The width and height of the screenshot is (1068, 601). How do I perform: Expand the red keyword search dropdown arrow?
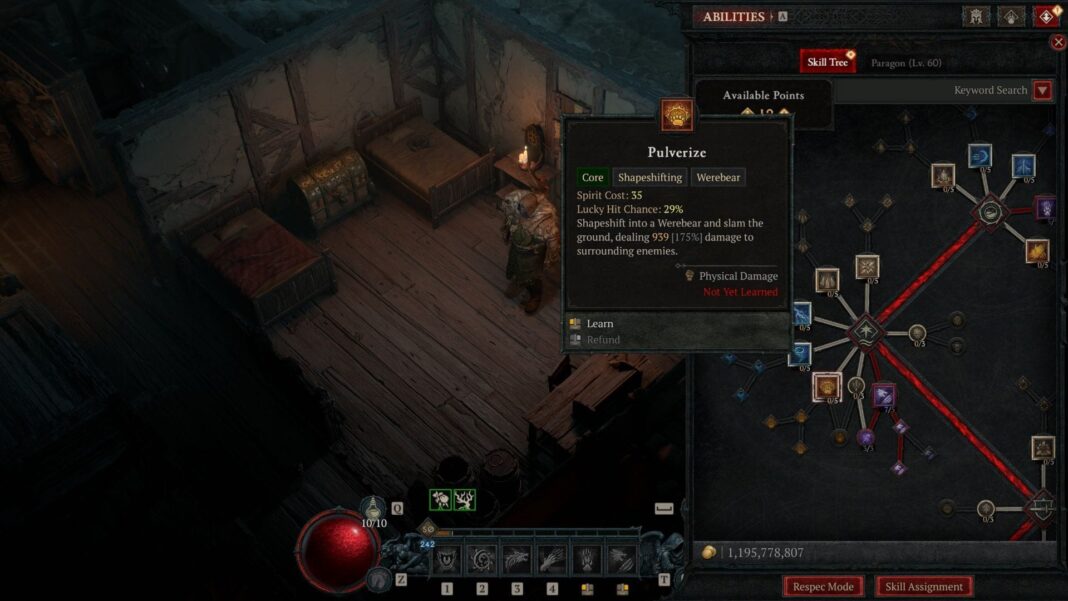point(1042,90)
